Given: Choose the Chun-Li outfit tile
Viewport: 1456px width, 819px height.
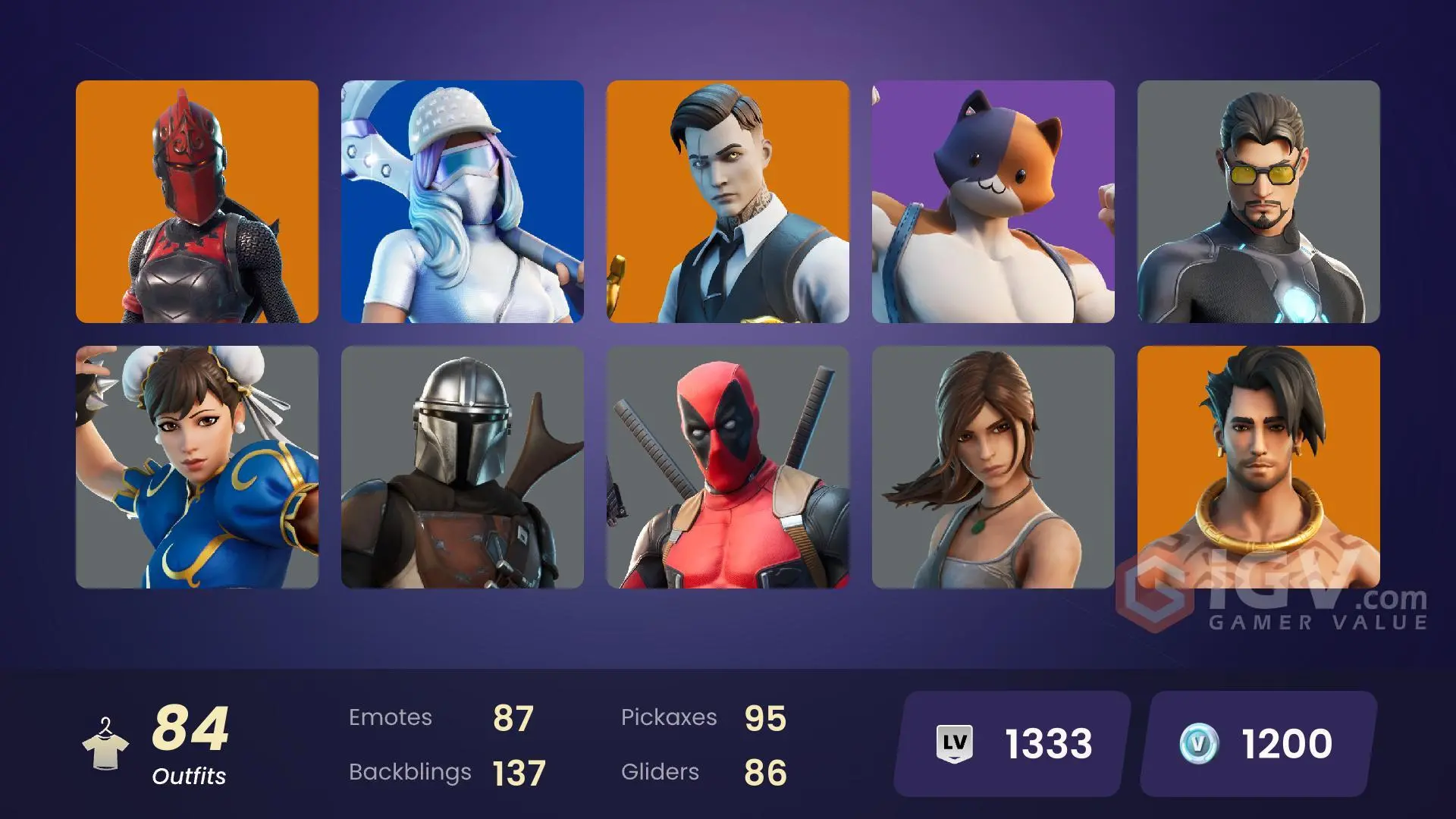Looking at the screenshot, I should (x=197, y=467).
